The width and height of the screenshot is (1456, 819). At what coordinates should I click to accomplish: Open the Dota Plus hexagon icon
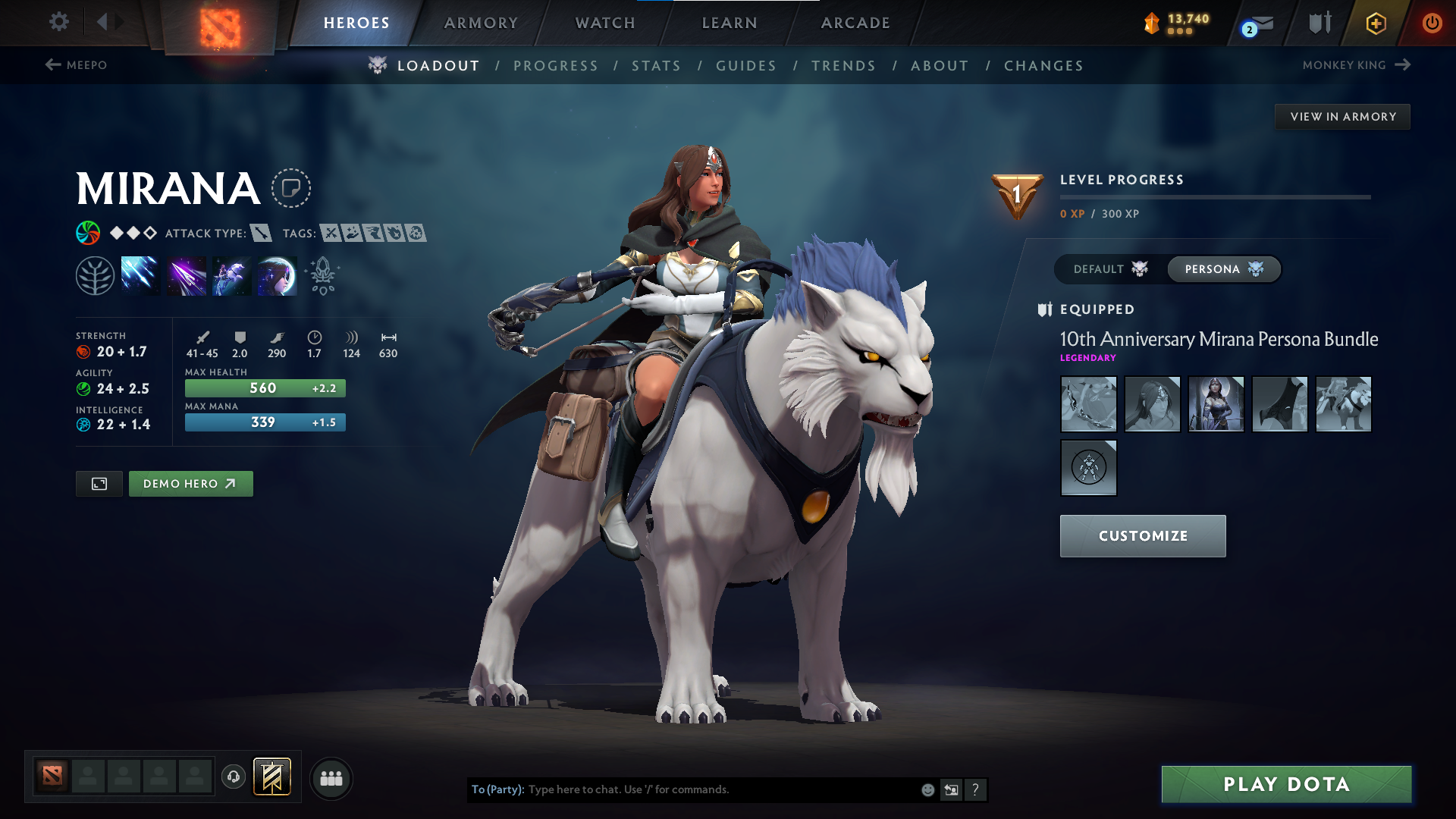tap(1375, 23)
